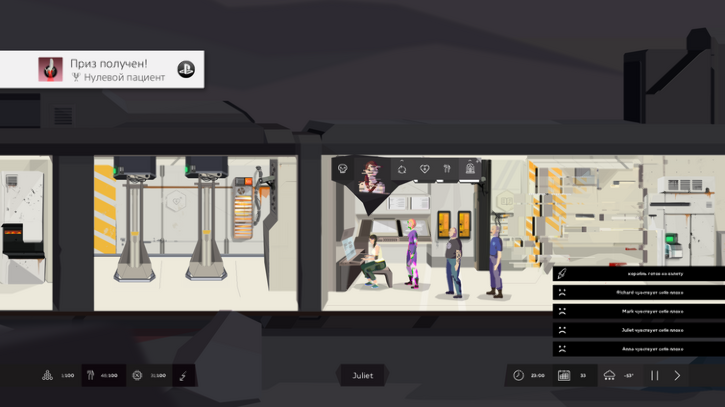Open the mask icon tab beside the portrait

pos(343,169)
